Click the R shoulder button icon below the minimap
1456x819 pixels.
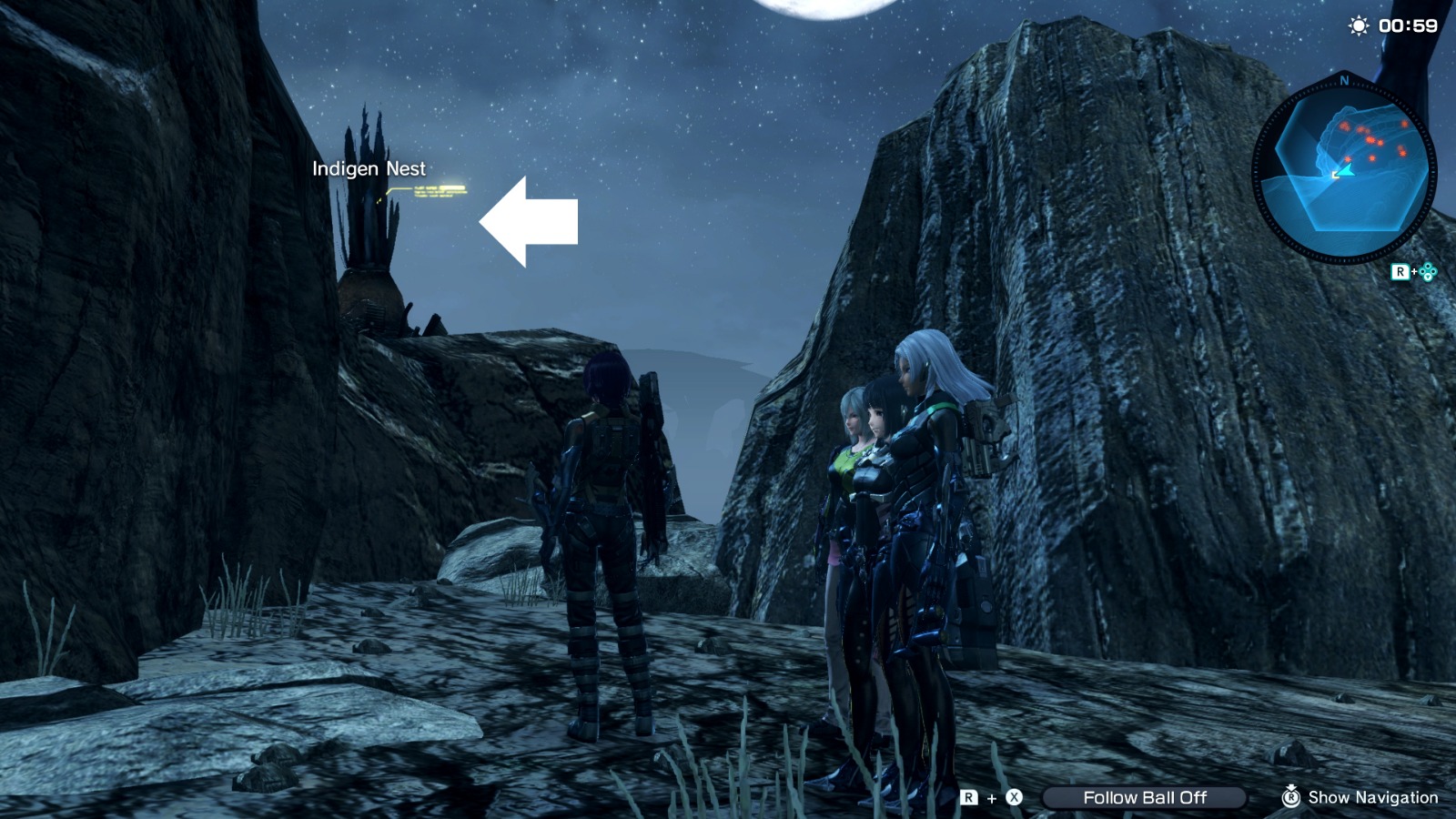[1401, 271]
